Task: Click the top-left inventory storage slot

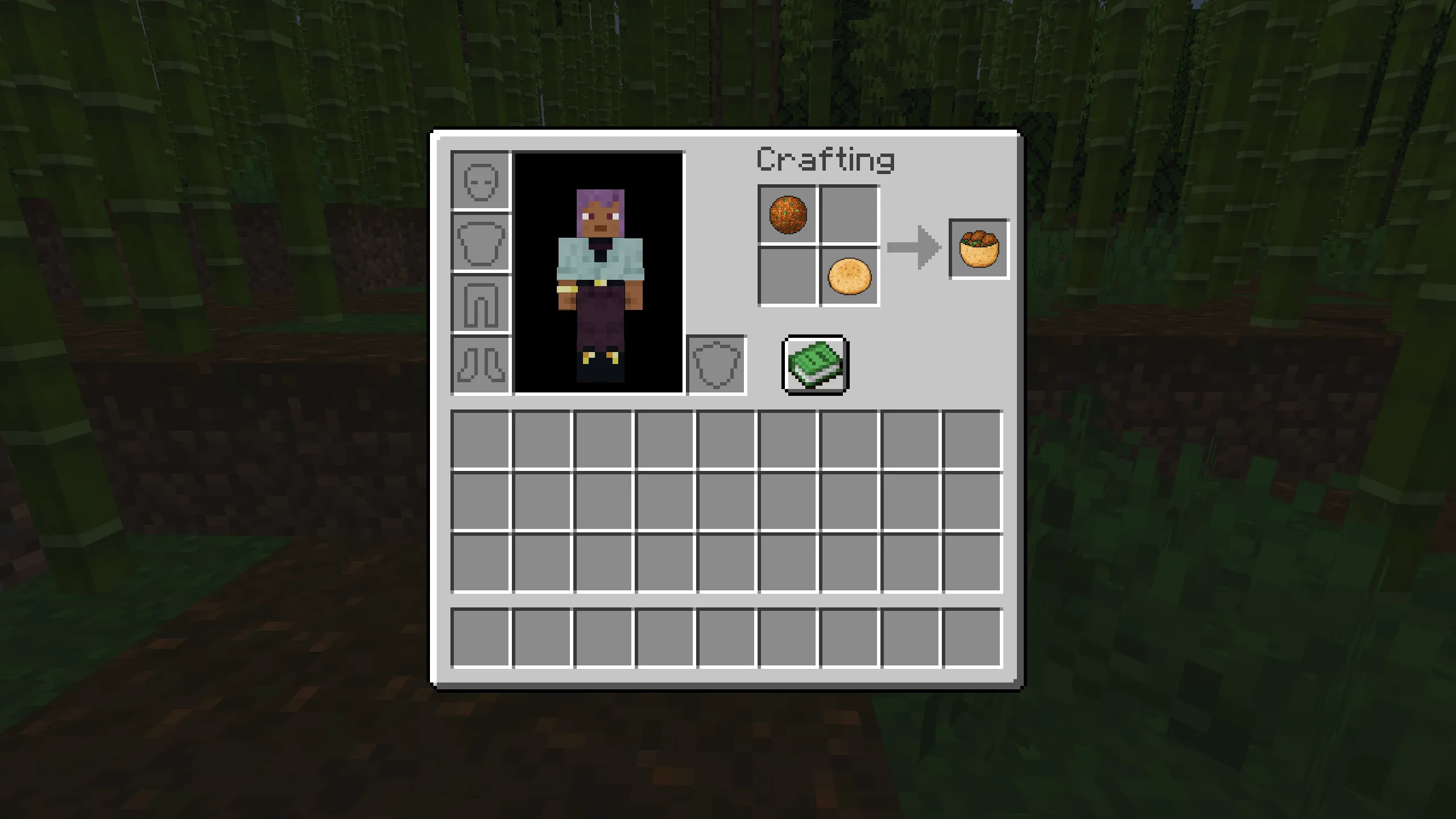Action: [481, 439]
